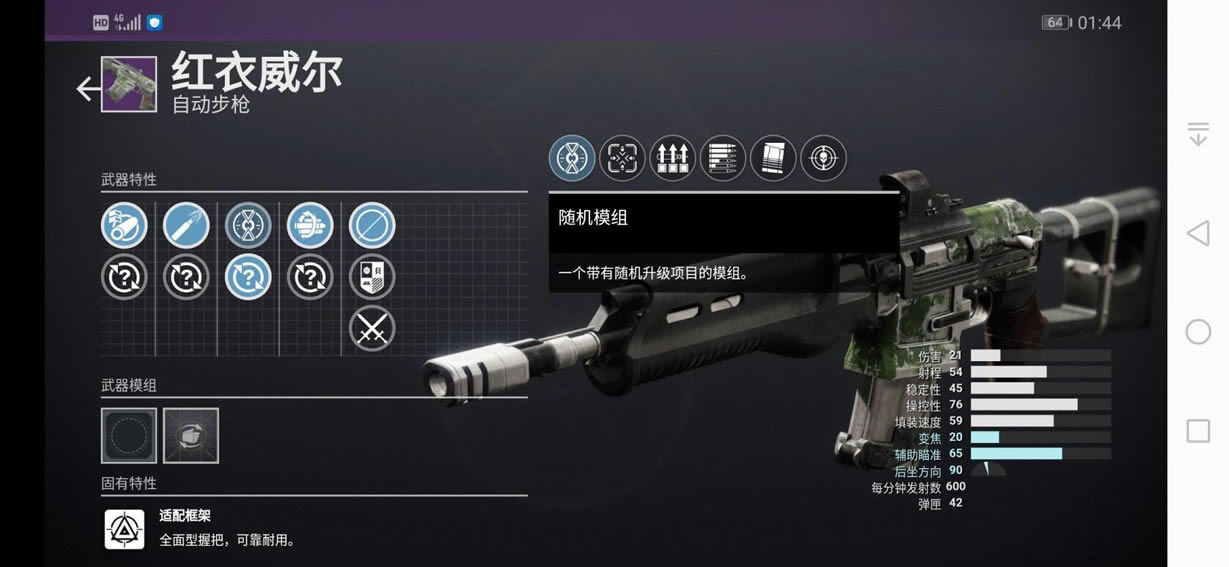Screen dimensions: 1229x567
Task: Open the Red Will rifle thumbnail
Action: click(129, 84)
